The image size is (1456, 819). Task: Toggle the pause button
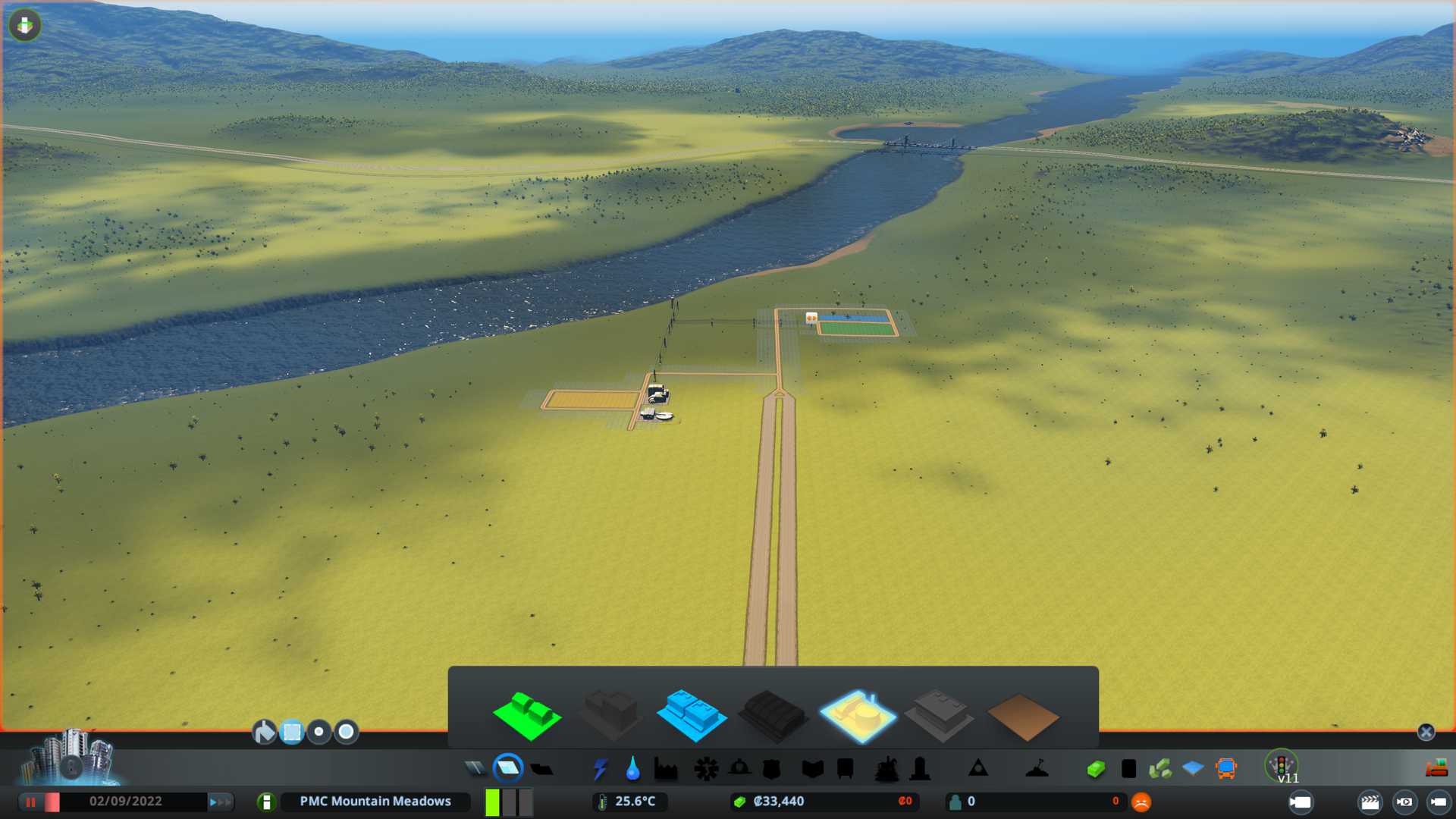point(31,802)
